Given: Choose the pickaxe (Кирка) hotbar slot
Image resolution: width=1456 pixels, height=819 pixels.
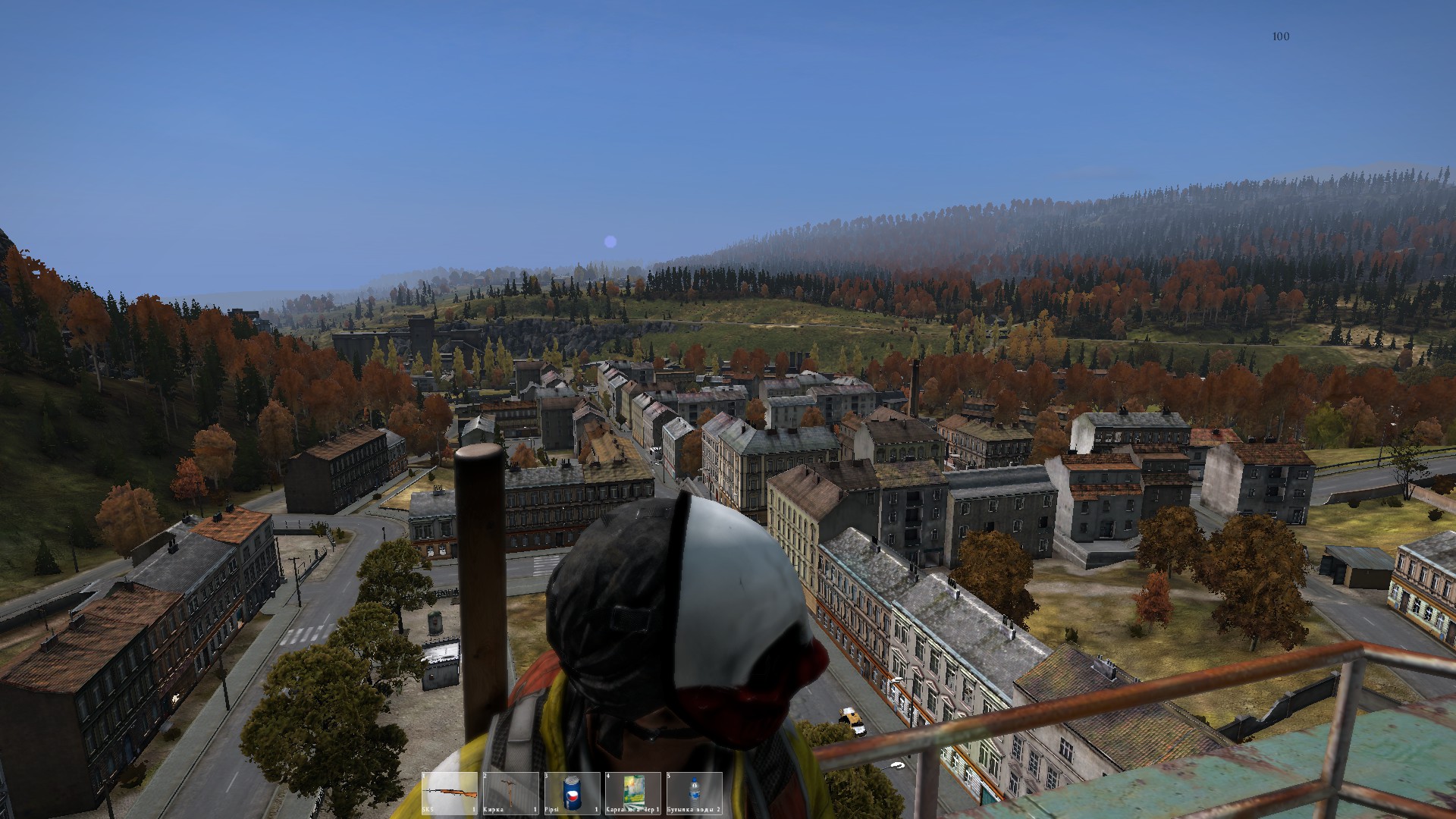Looking at the screenshot, I should [x=510, y=792].
